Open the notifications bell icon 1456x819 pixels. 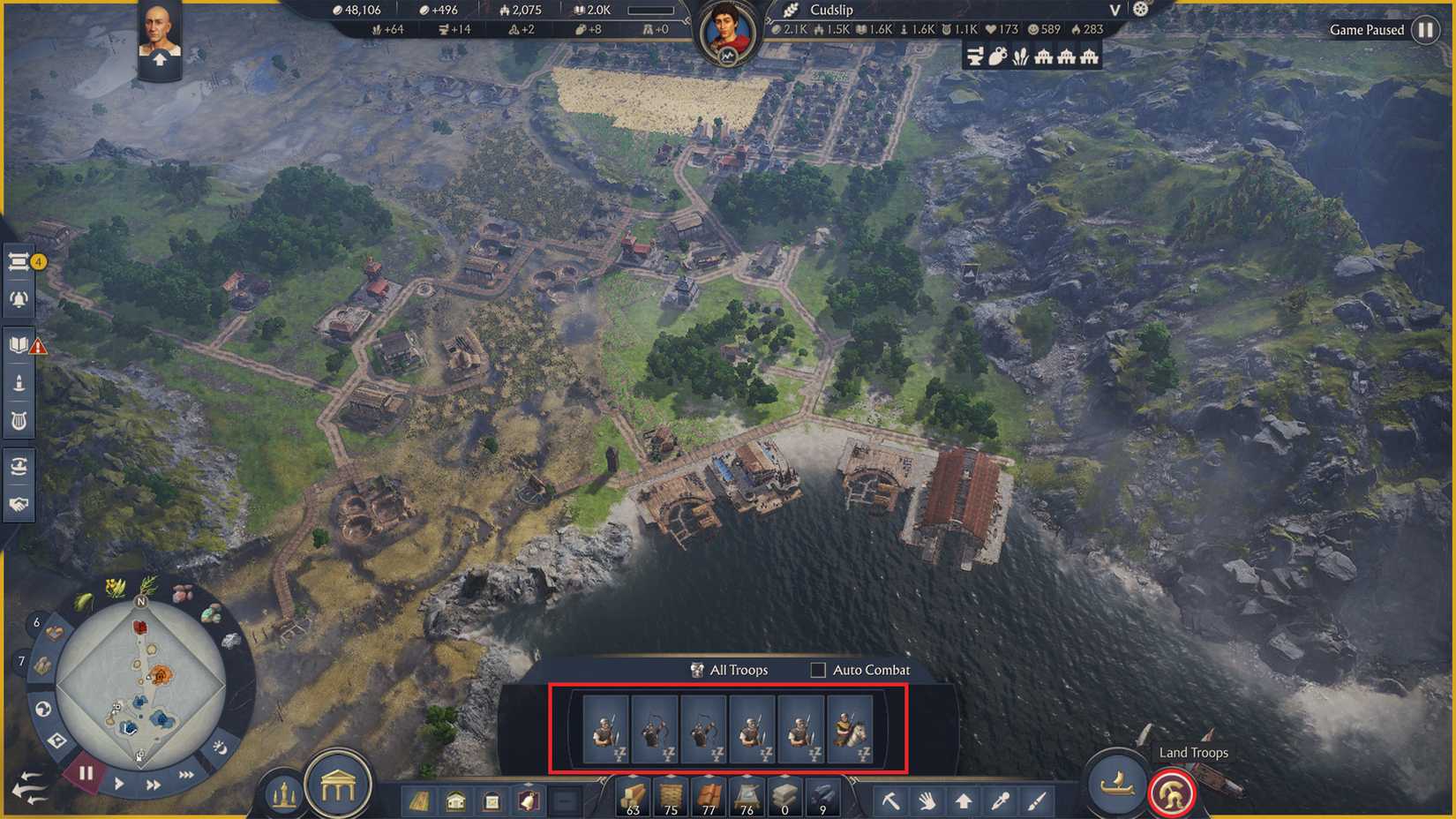[19, 298]
